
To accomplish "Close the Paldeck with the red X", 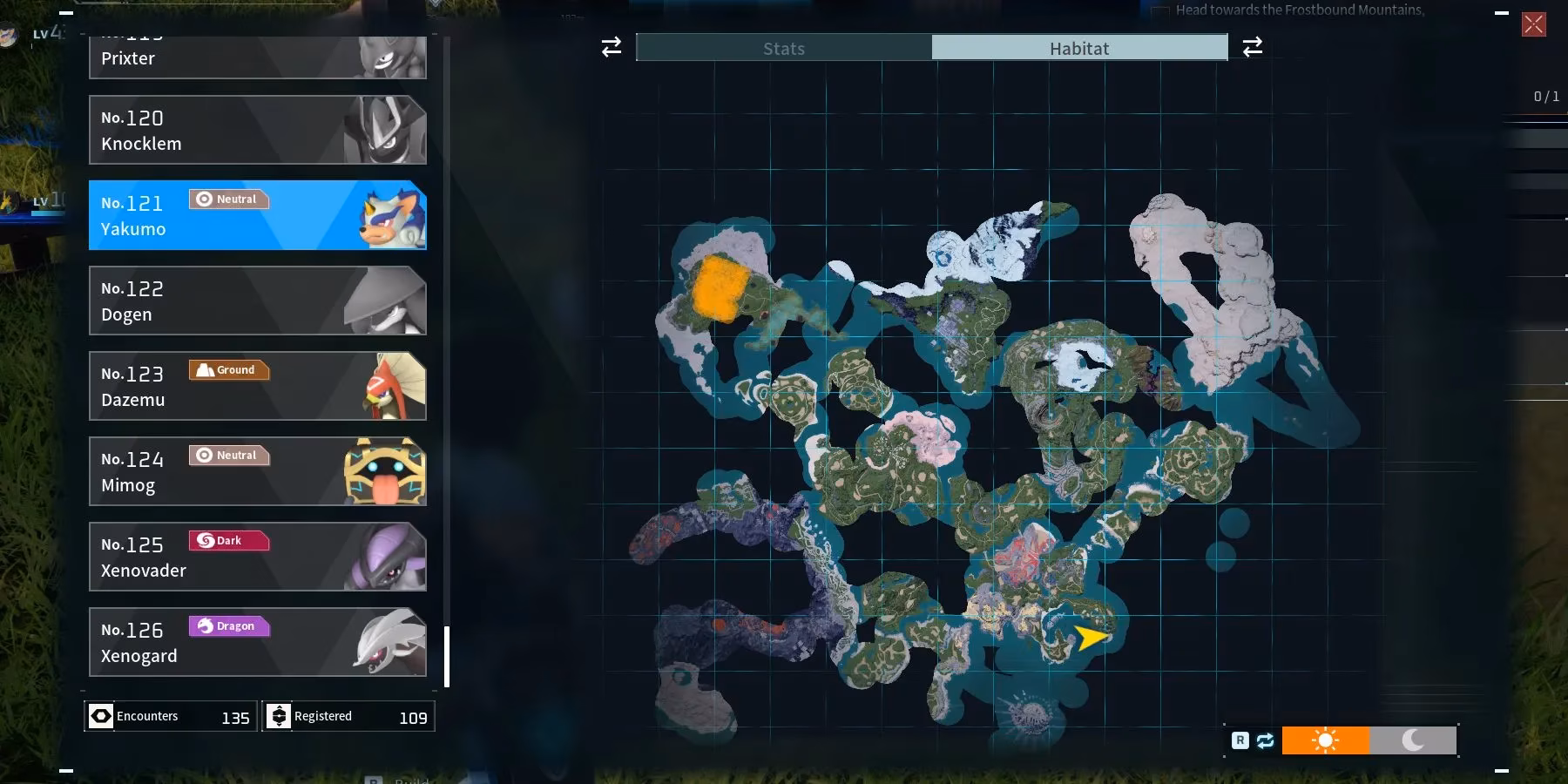I will click(x=1533, y=24).
